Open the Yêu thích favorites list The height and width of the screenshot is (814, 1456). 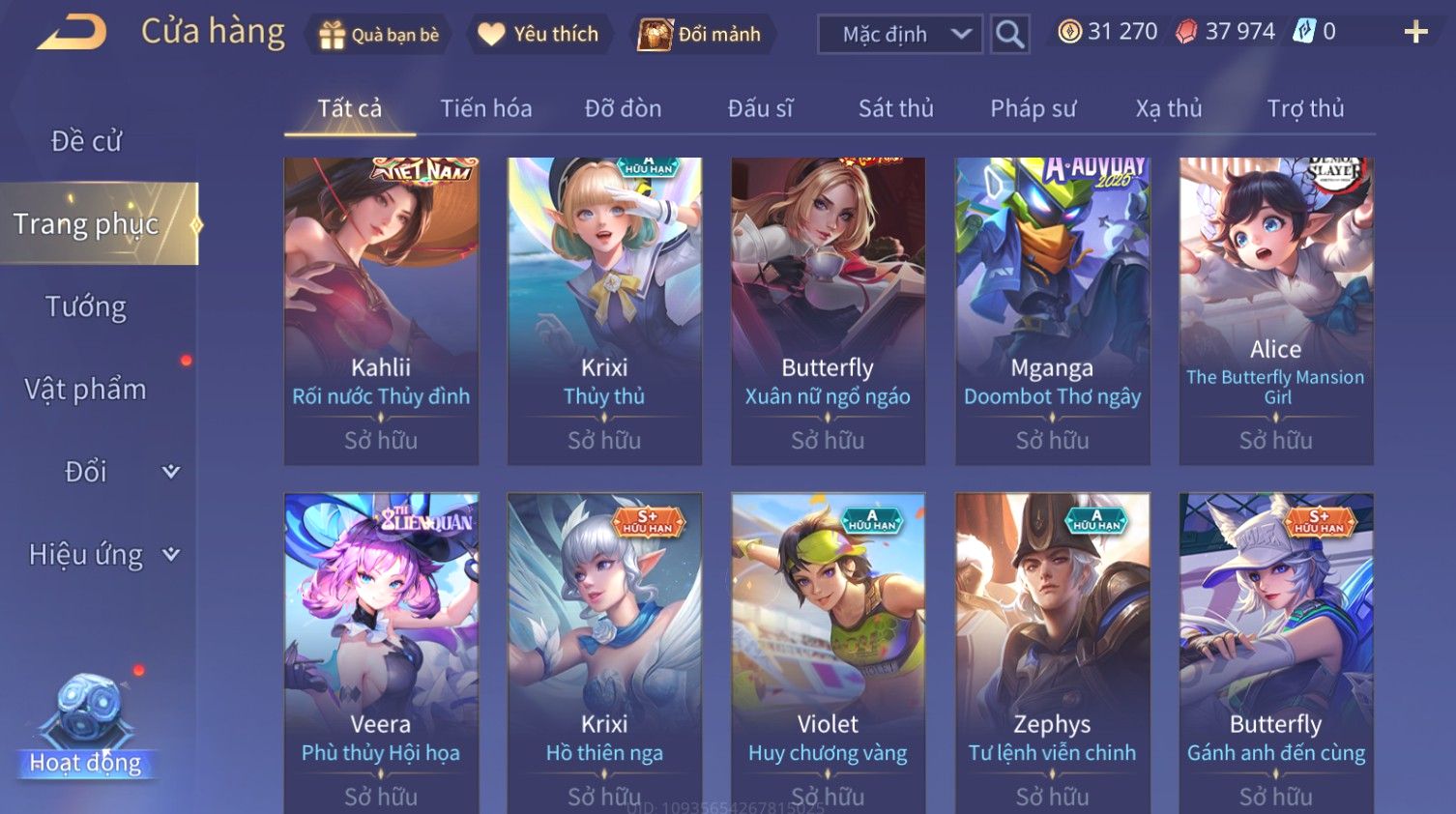(539, 35)
